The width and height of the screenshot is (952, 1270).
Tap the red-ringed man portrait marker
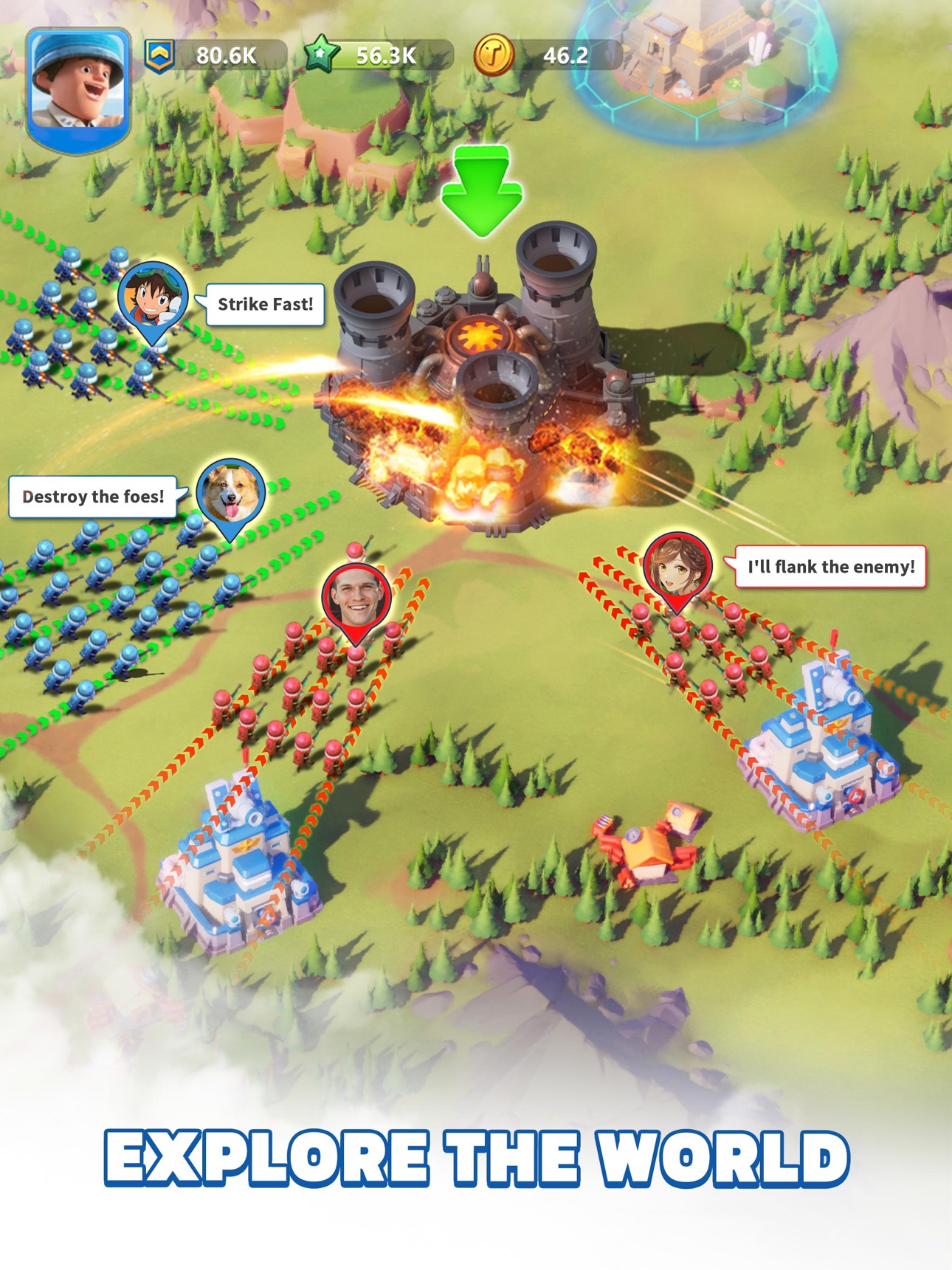(x=356, y=594)
